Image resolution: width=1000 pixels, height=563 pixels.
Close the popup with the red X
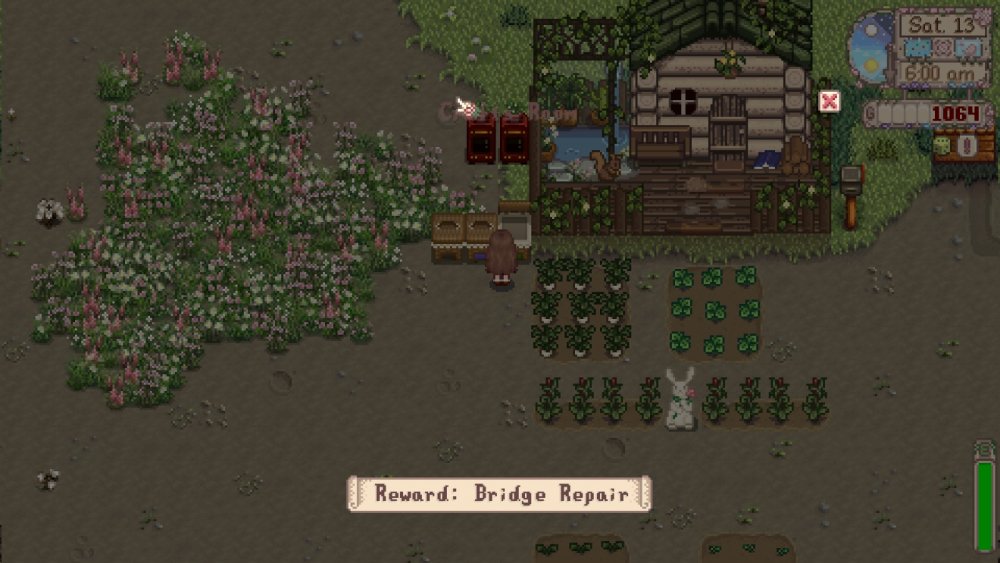[x=829, y=101]
